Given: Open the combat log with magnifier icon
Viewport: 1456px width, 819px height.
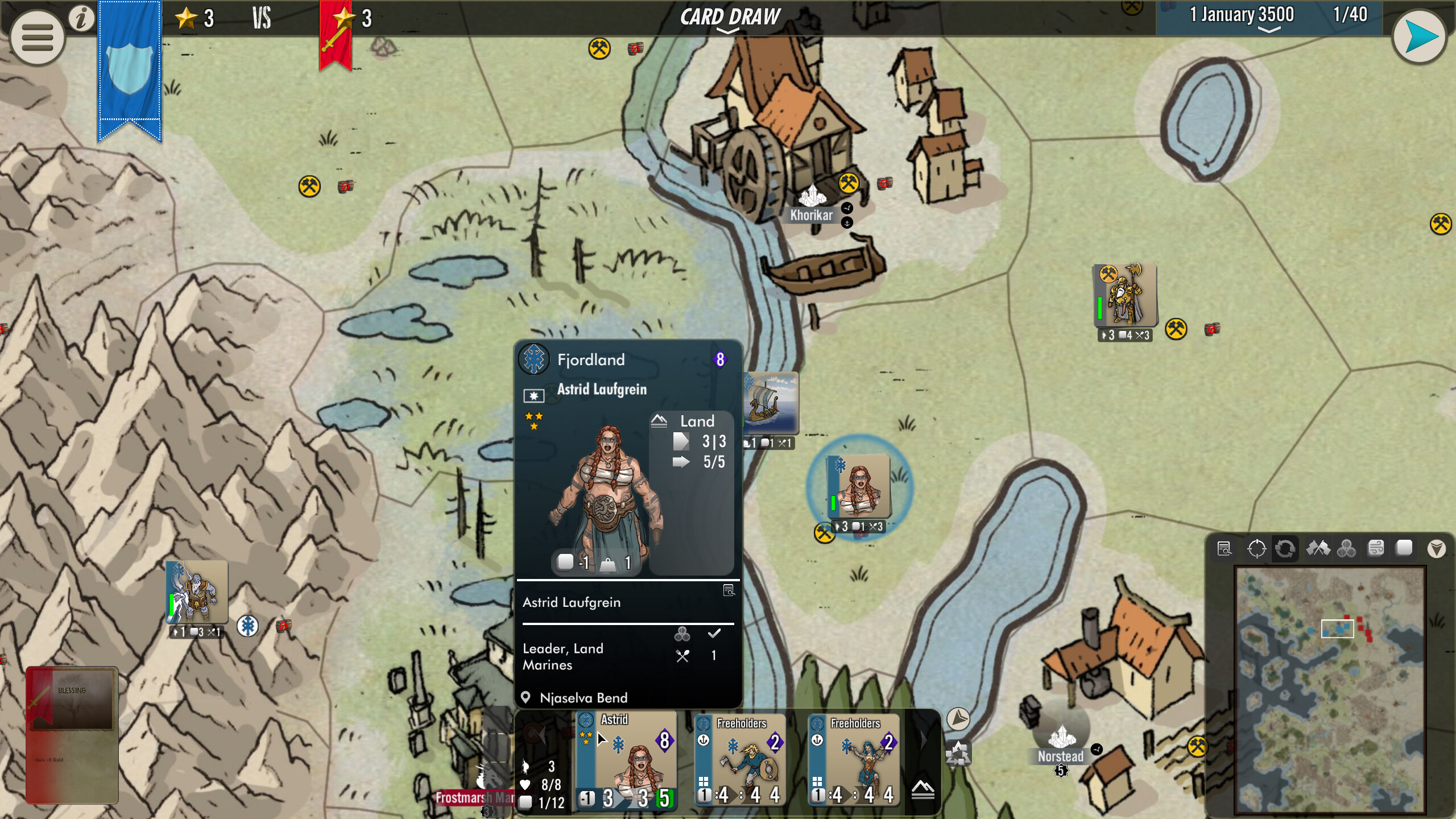Looking at the screenshot, I should [1225, 548].
